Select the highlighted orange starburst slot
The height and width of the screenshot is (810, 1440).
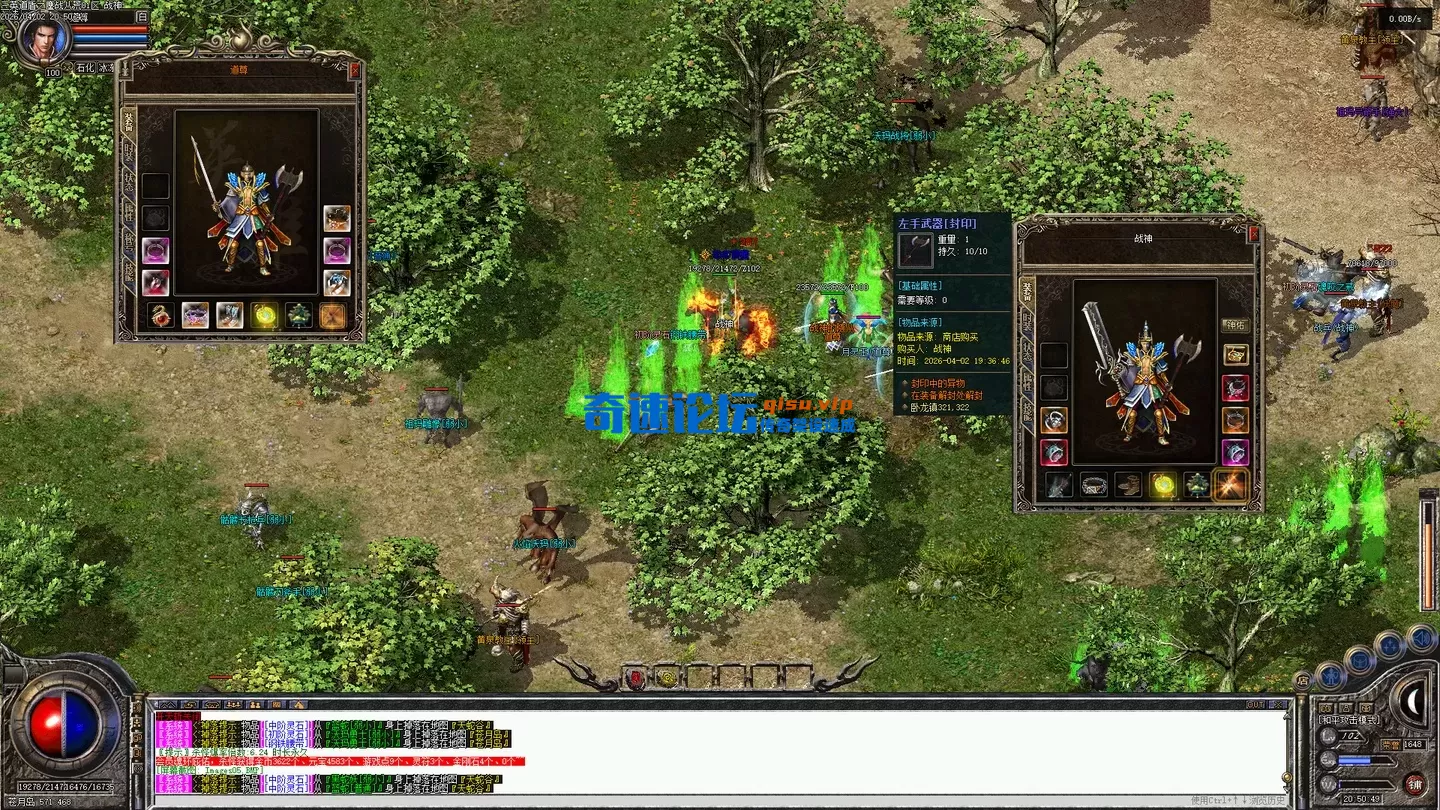[1229, 485]
